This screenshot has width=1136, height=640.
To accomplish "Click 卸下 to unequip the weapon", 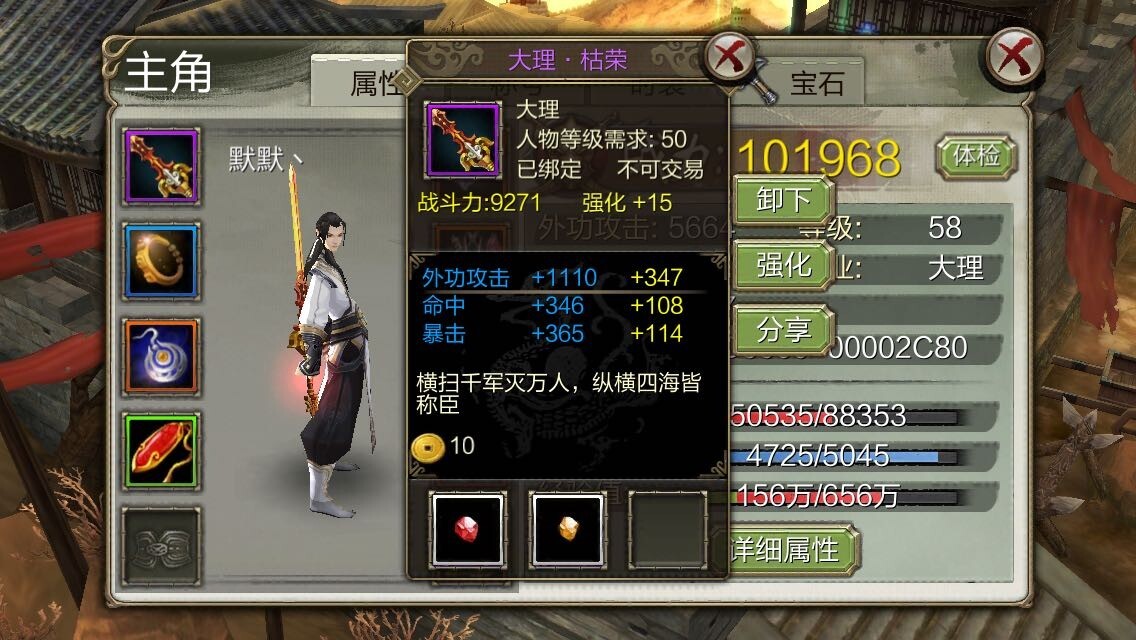I will tap(784, 201).
